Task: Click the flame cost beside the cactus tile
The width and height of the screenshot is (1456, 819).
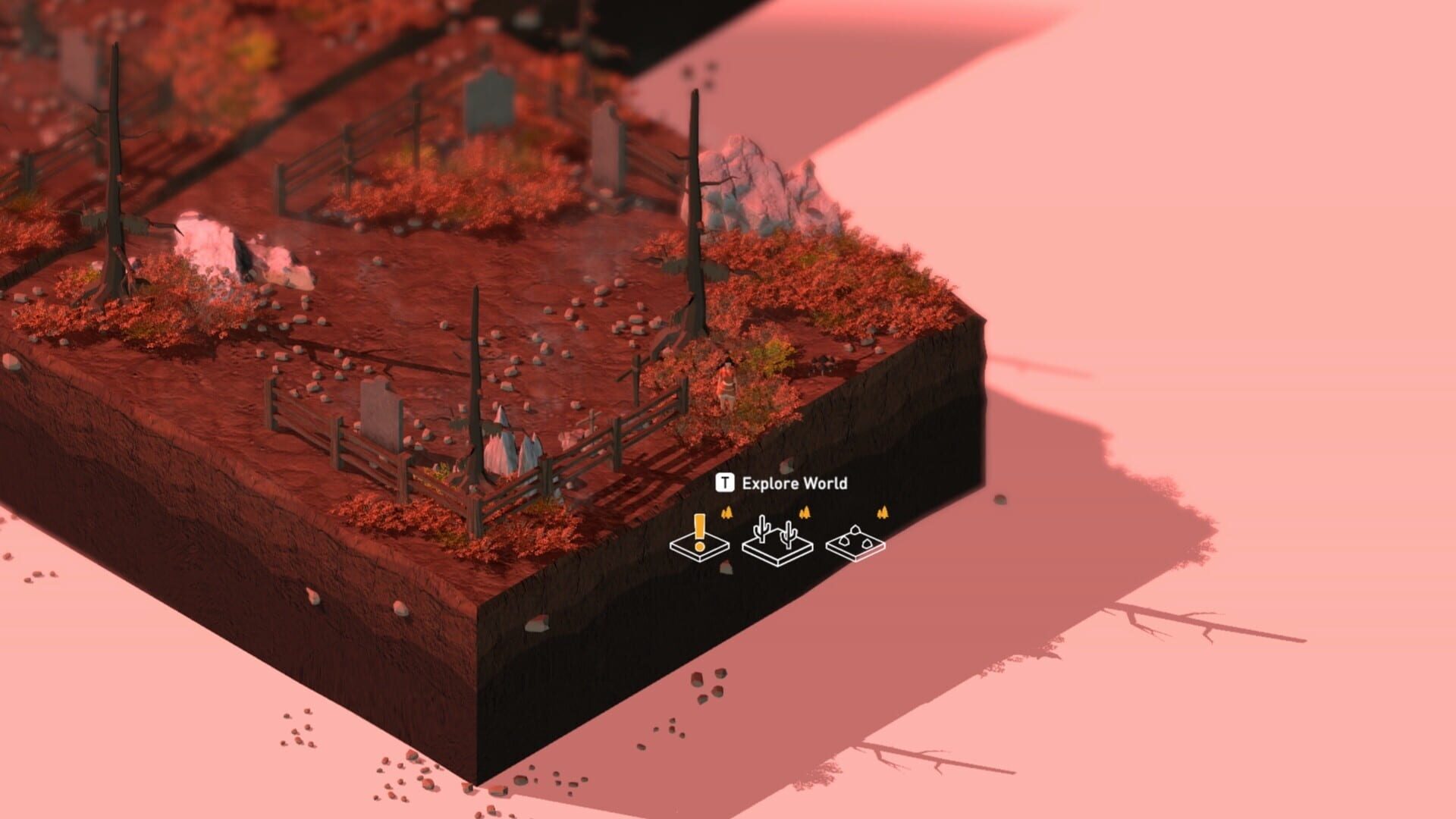Action: pyautogui.click(x=805, y=513)
